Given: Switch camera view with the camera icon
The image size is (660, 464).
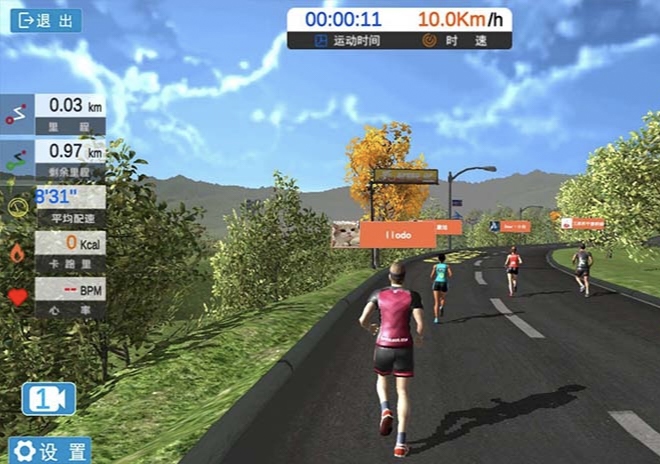Looking at the screenshot, I should [48, 398].
